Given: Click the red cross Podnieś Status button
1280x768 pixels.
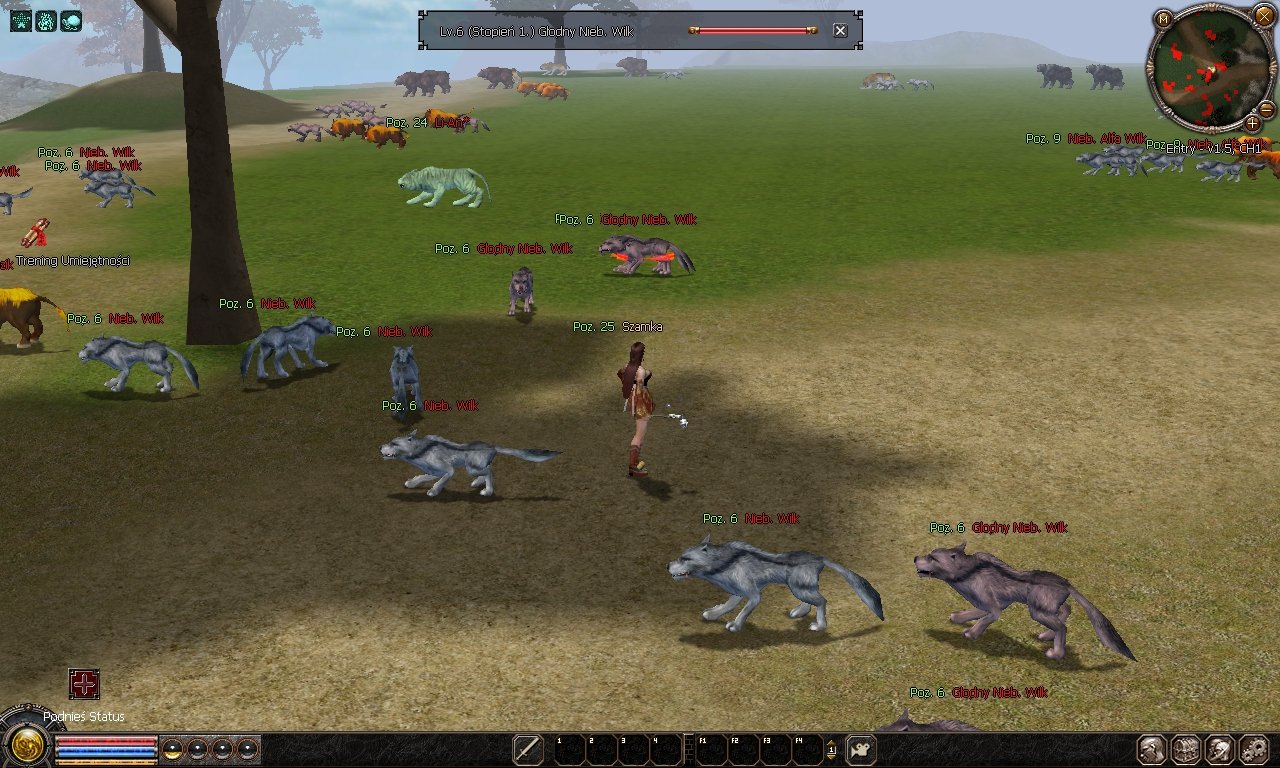Looking at the screenshot, I should click(84, 684).
